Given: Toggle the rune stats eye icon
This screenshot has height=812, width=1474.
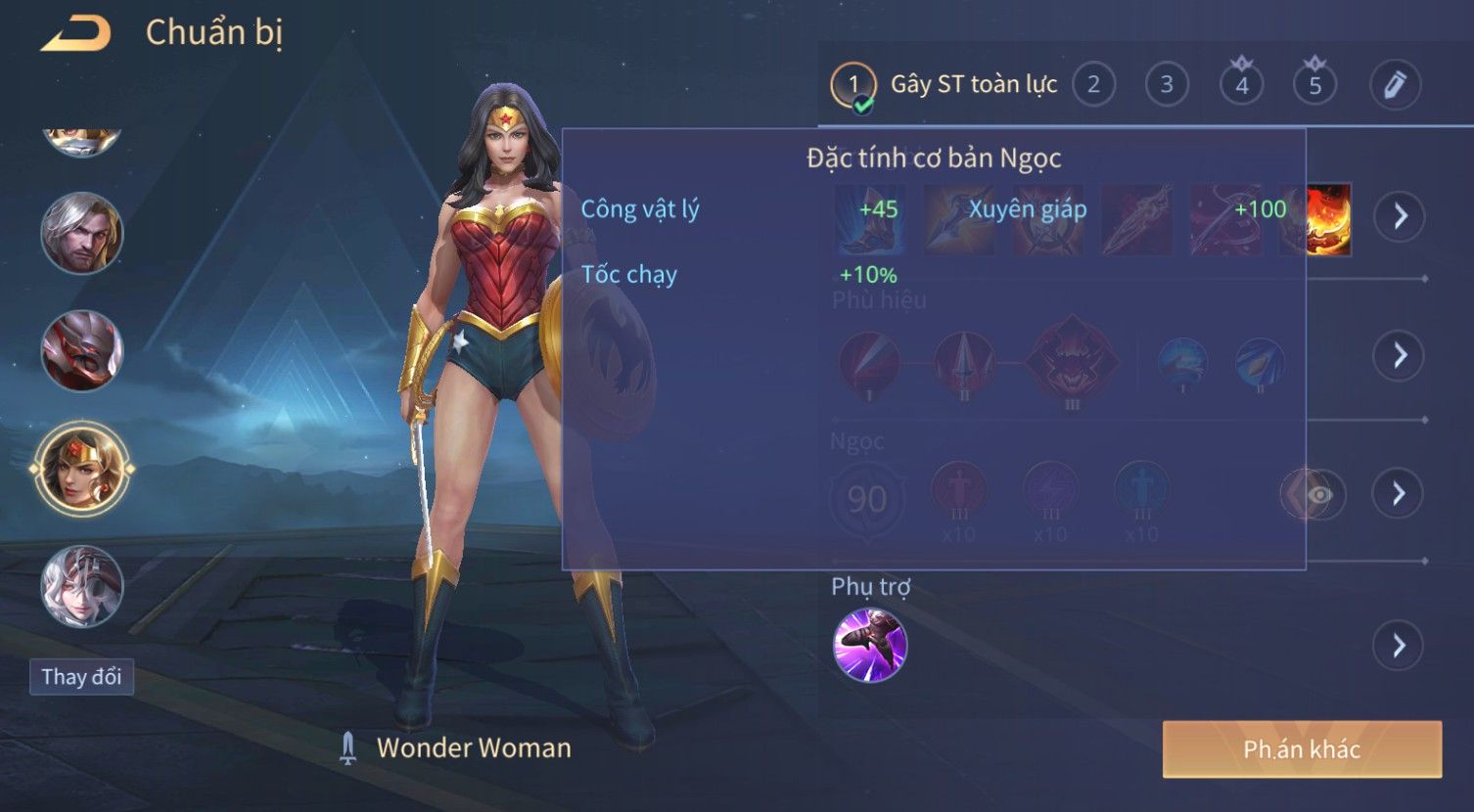Looking at the screenshot, I should coord(1319,494).
